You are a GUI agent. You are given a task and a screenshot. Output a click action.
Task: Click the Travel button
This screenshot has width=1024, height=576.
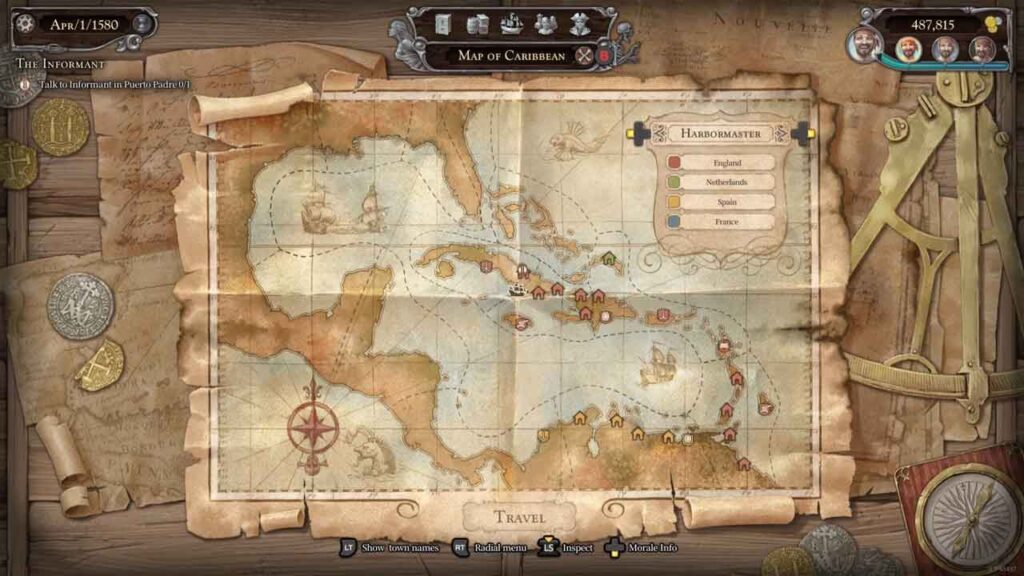tap(520, 517)
